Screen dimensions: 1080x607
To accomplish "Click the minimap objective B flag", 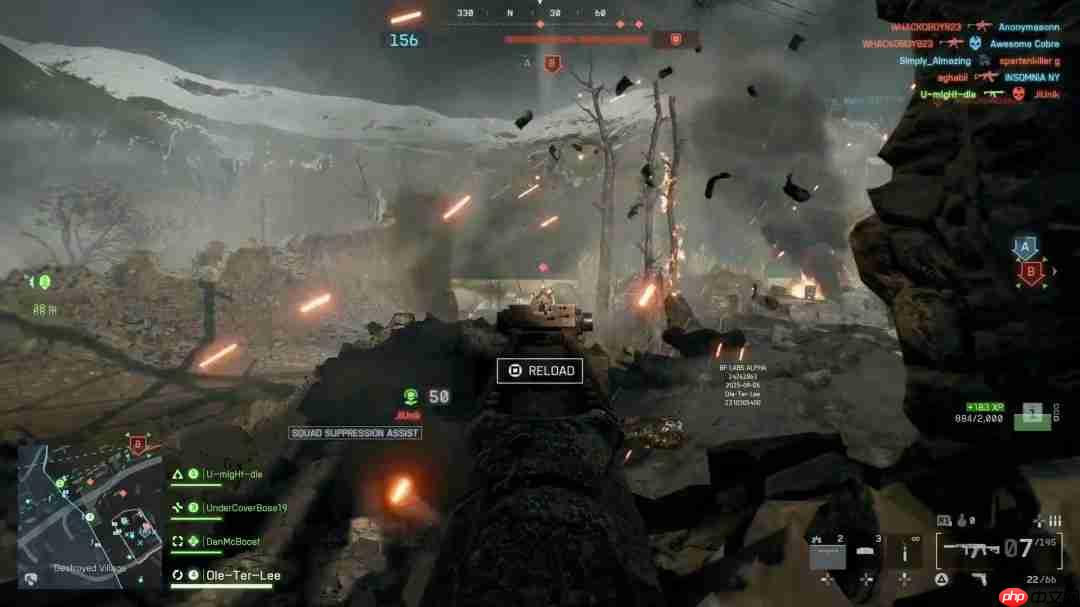I will [137, 443].
